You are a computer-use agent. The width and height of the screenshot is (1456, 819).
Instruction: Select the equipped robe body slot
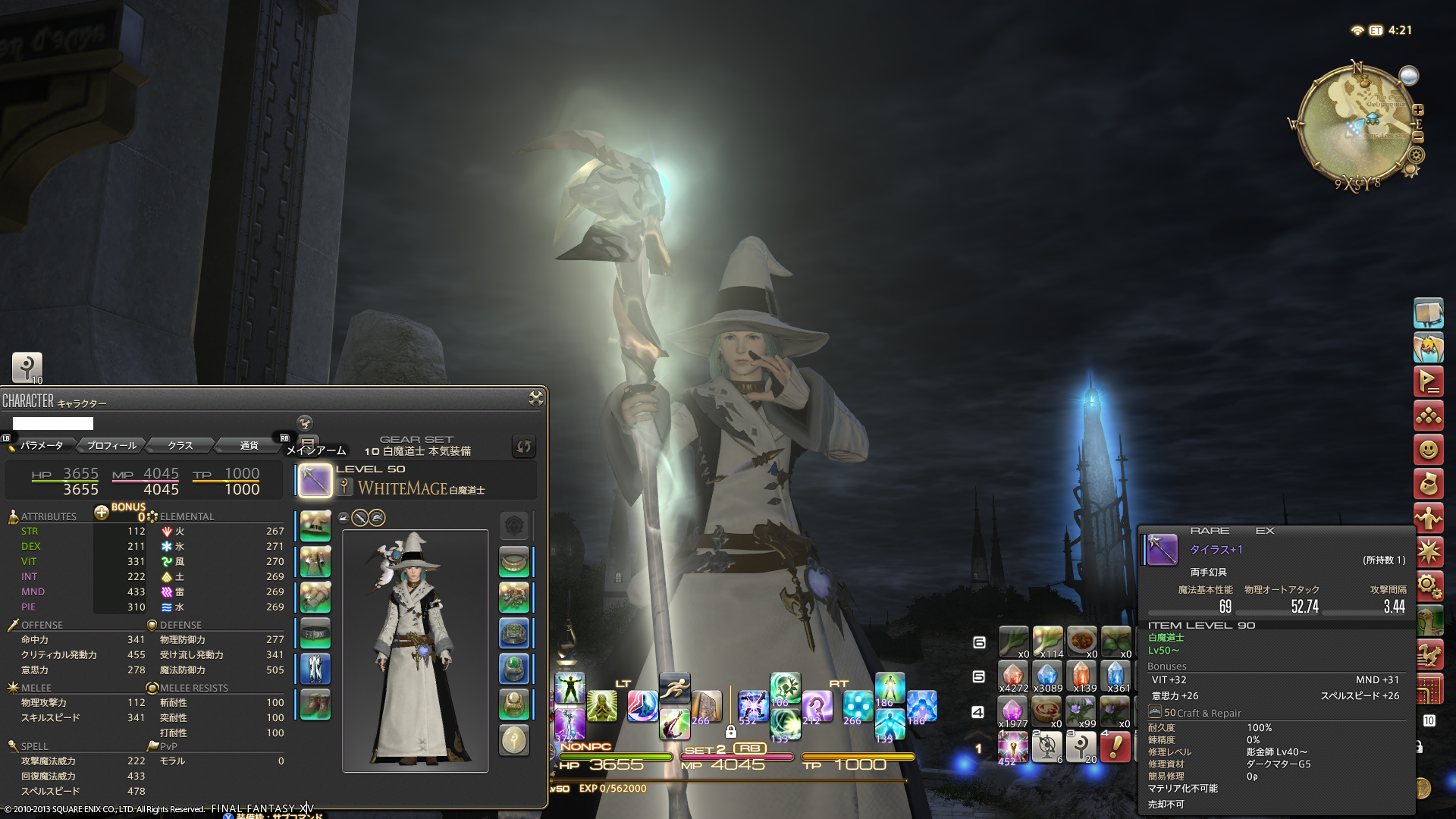(x=315, y=562)
